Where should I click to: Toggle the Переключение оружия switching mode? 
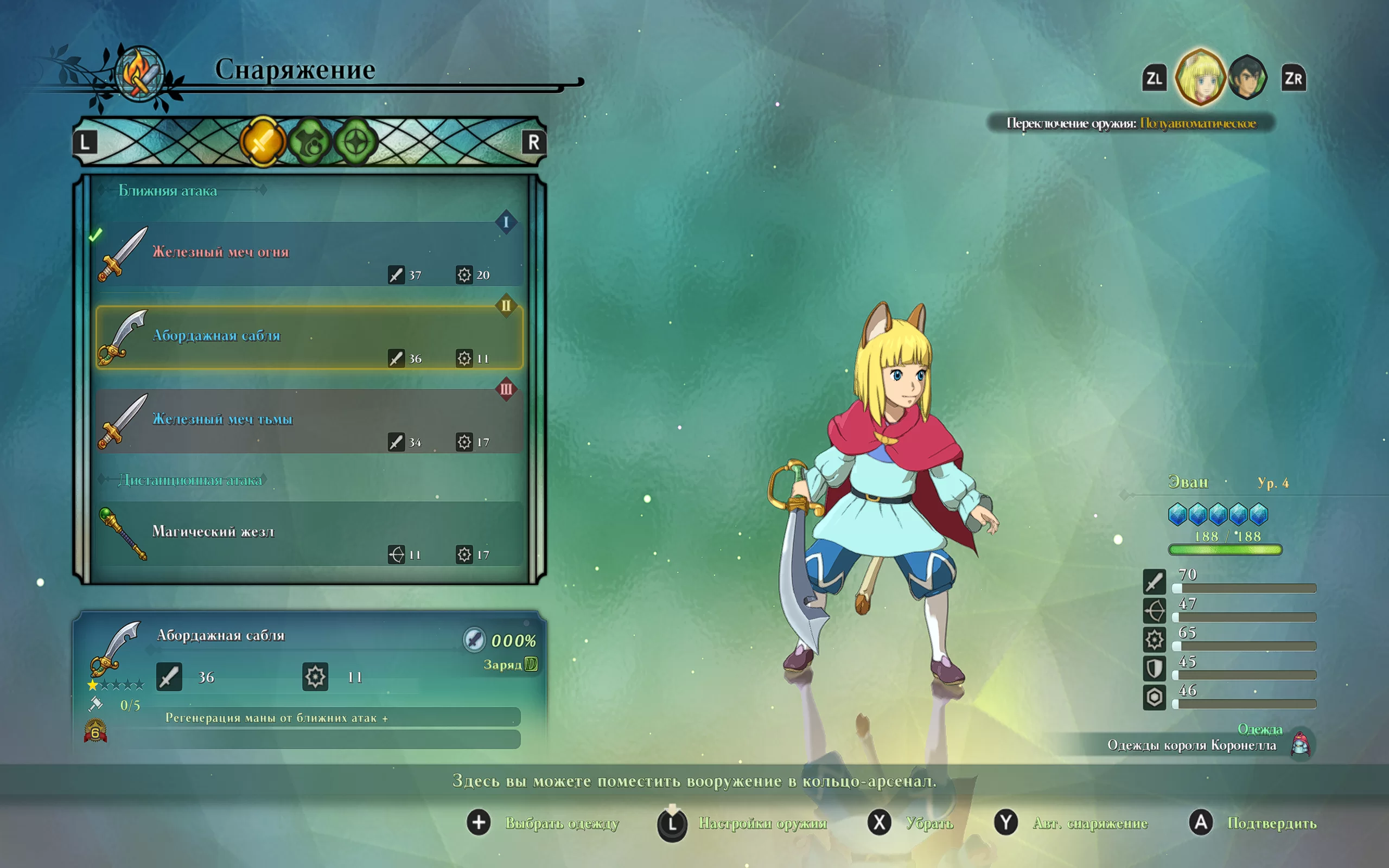click(1131, 124)
